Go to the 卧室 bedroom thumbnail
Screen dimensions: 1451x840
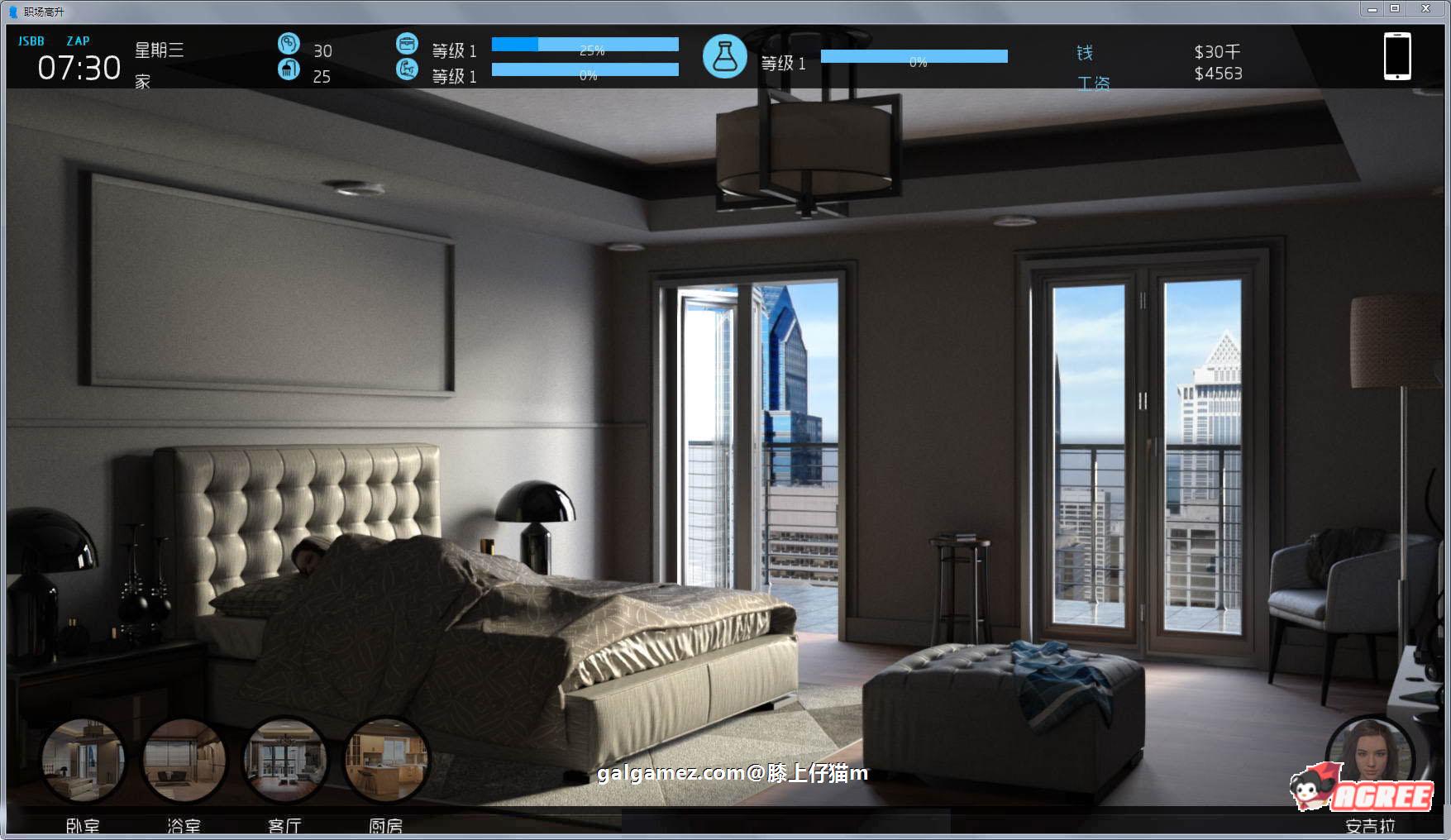click(x=83, y=760)
